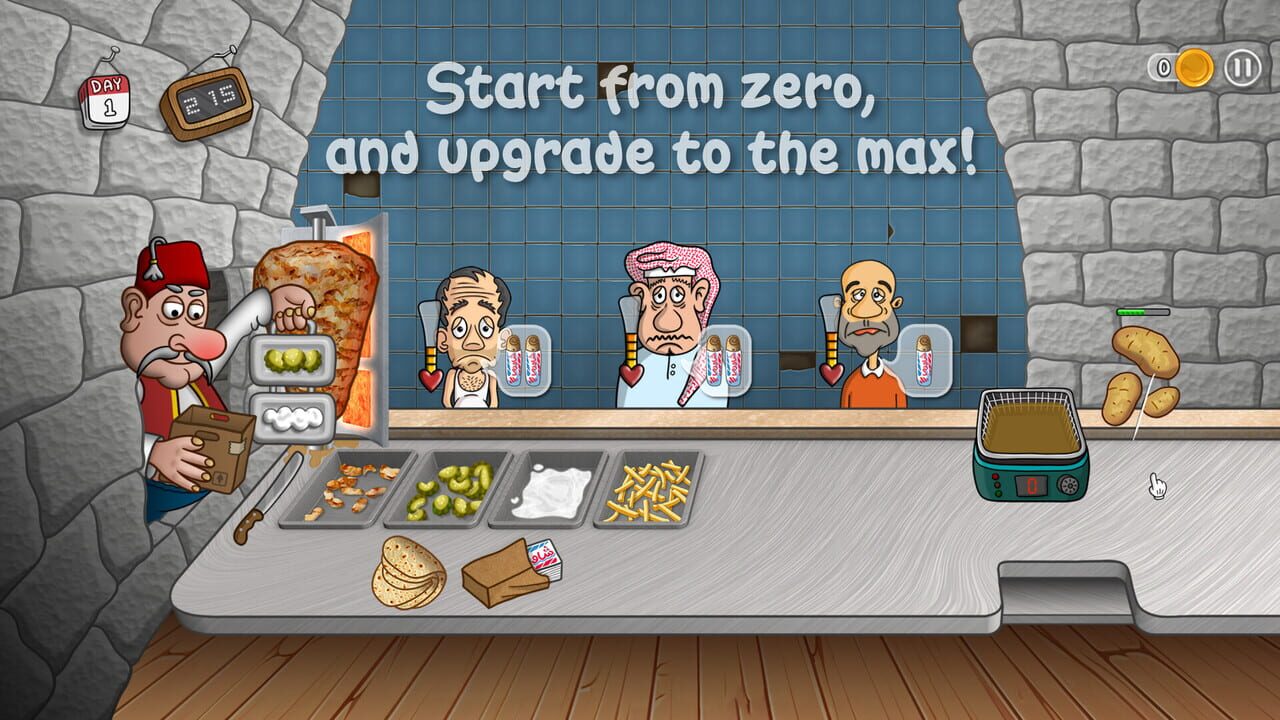This screenshot has height=720, width=1280.
Task: Click the fryer's green indicator light
Action: [997, 495]
